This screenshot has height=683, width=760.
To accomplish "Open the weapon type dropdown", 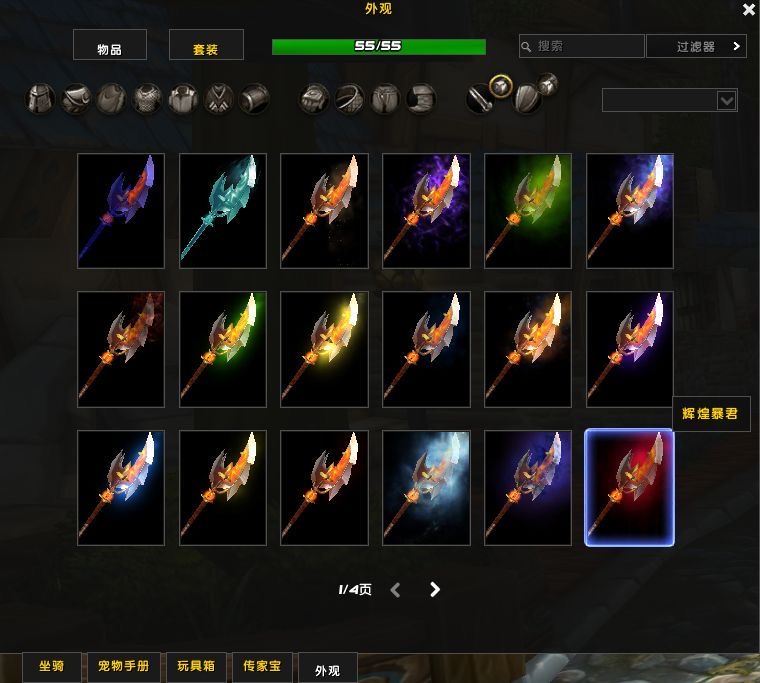I will click(x=670, y=100).
